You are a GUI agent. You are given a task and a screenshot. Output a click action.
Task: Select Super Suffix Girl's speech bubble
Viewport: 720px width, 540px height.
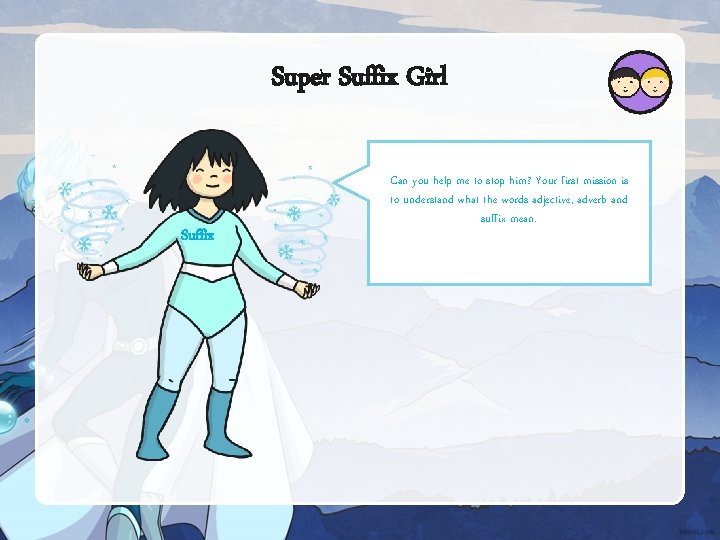tap(509, 213)
